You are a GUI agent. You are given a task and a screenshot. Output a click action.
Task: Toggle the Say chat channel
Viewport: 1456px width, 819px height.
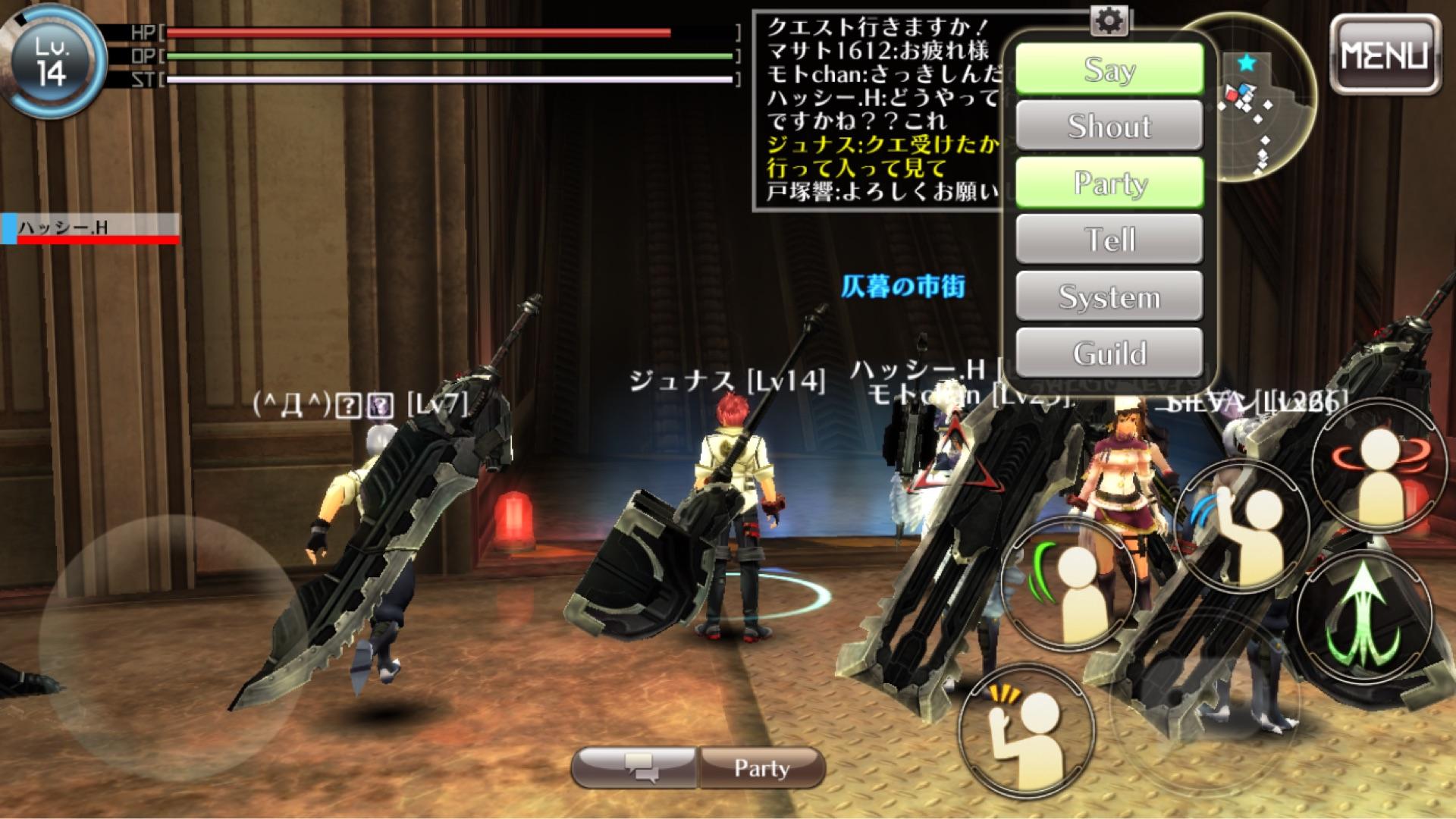[1109, 70]
